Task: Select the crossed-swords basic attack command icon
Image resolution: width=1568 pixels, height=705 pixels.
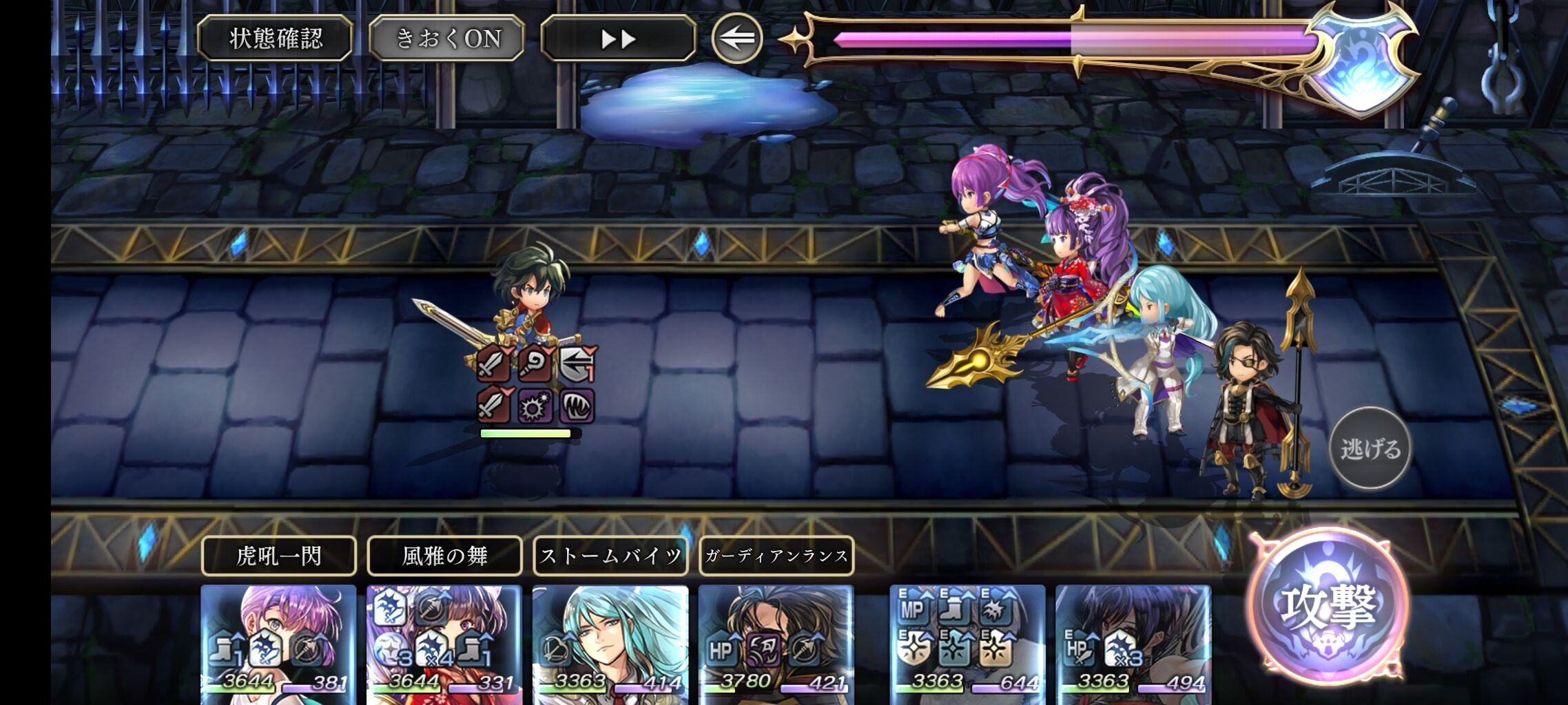Action: [x=493, y=364]
